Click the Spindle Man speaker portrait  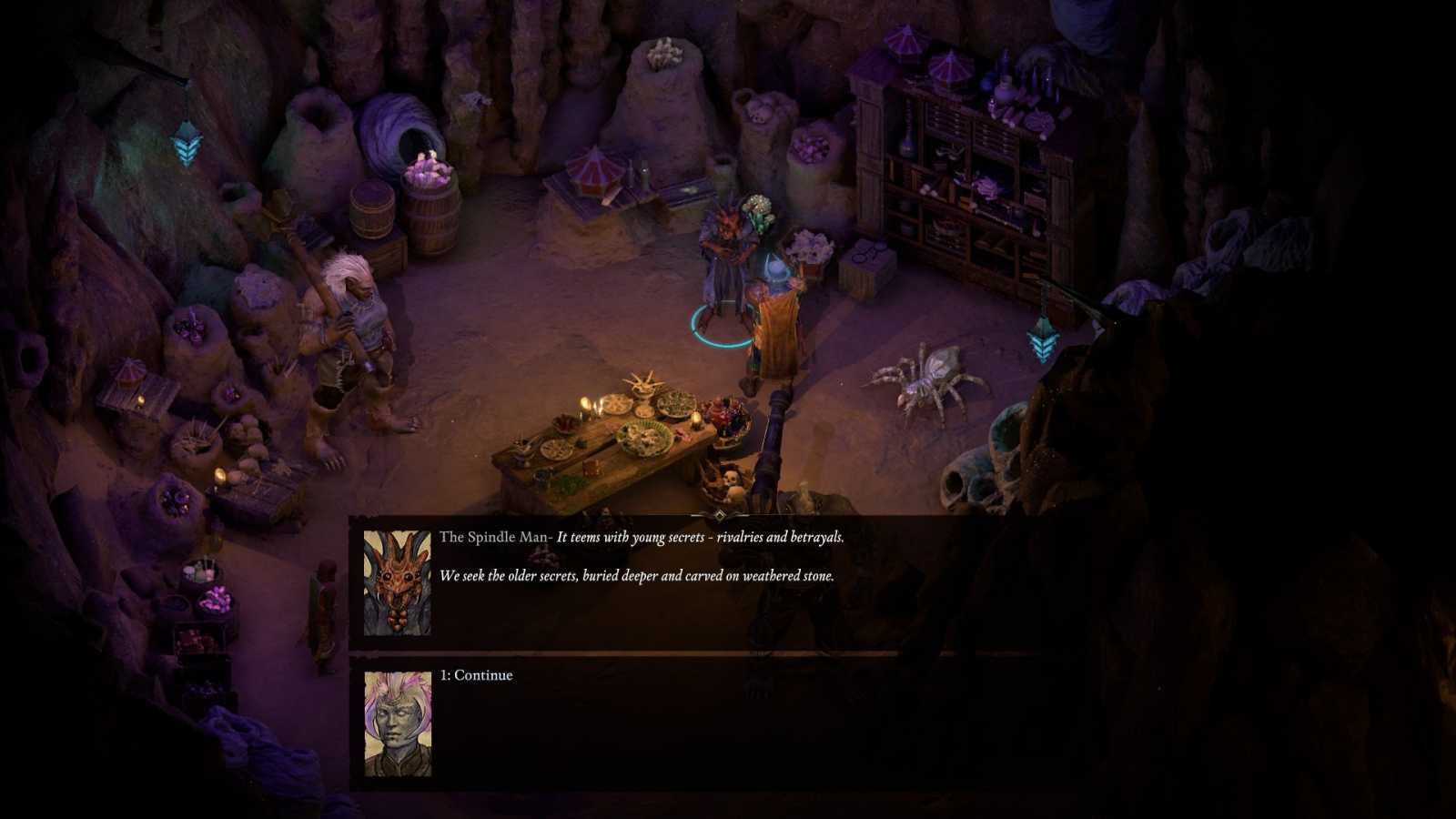point(398,583)
